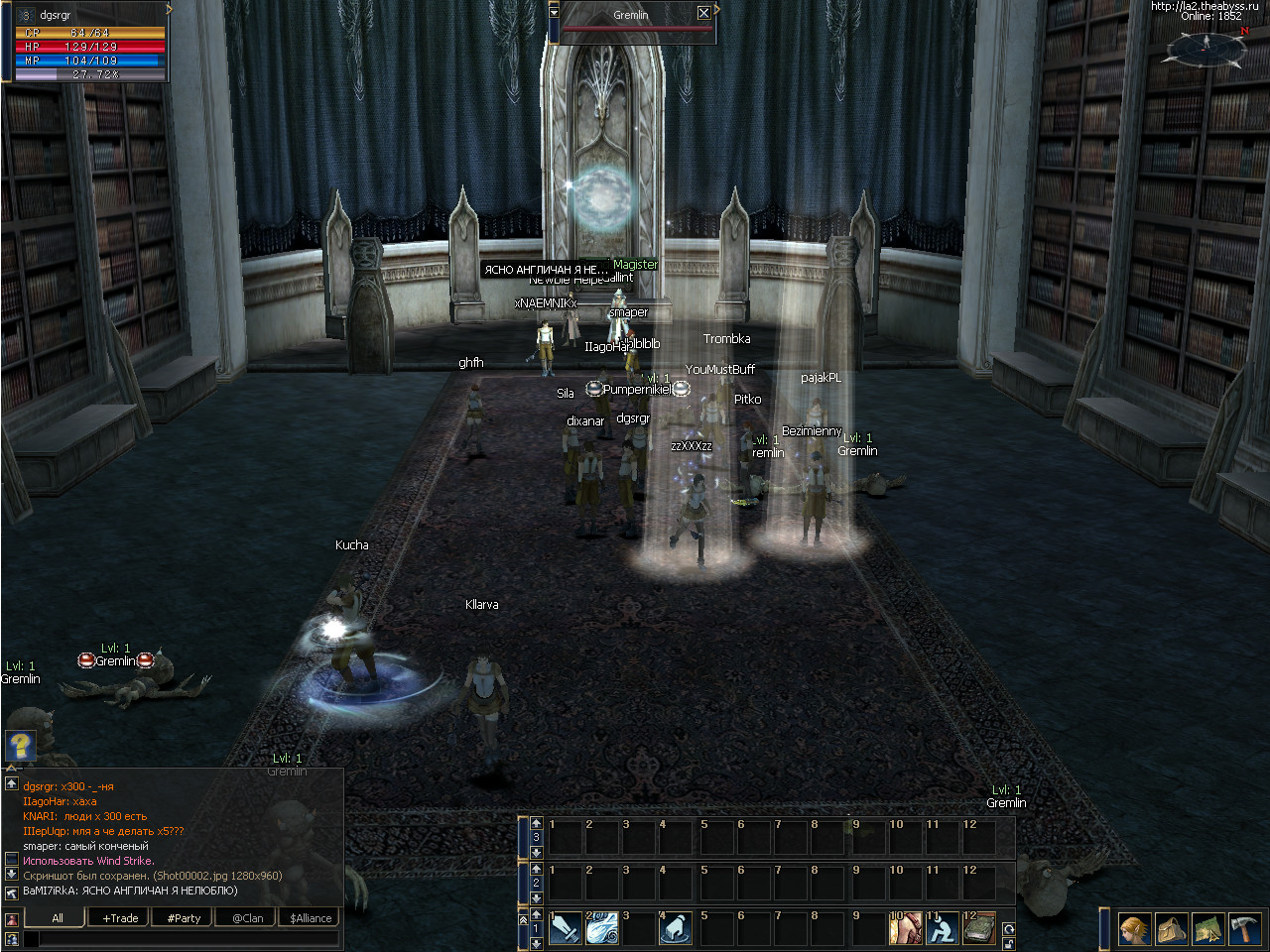
Task: Open the inventory bag icon
Action: pyautogui.click(x=1172, y=929)
